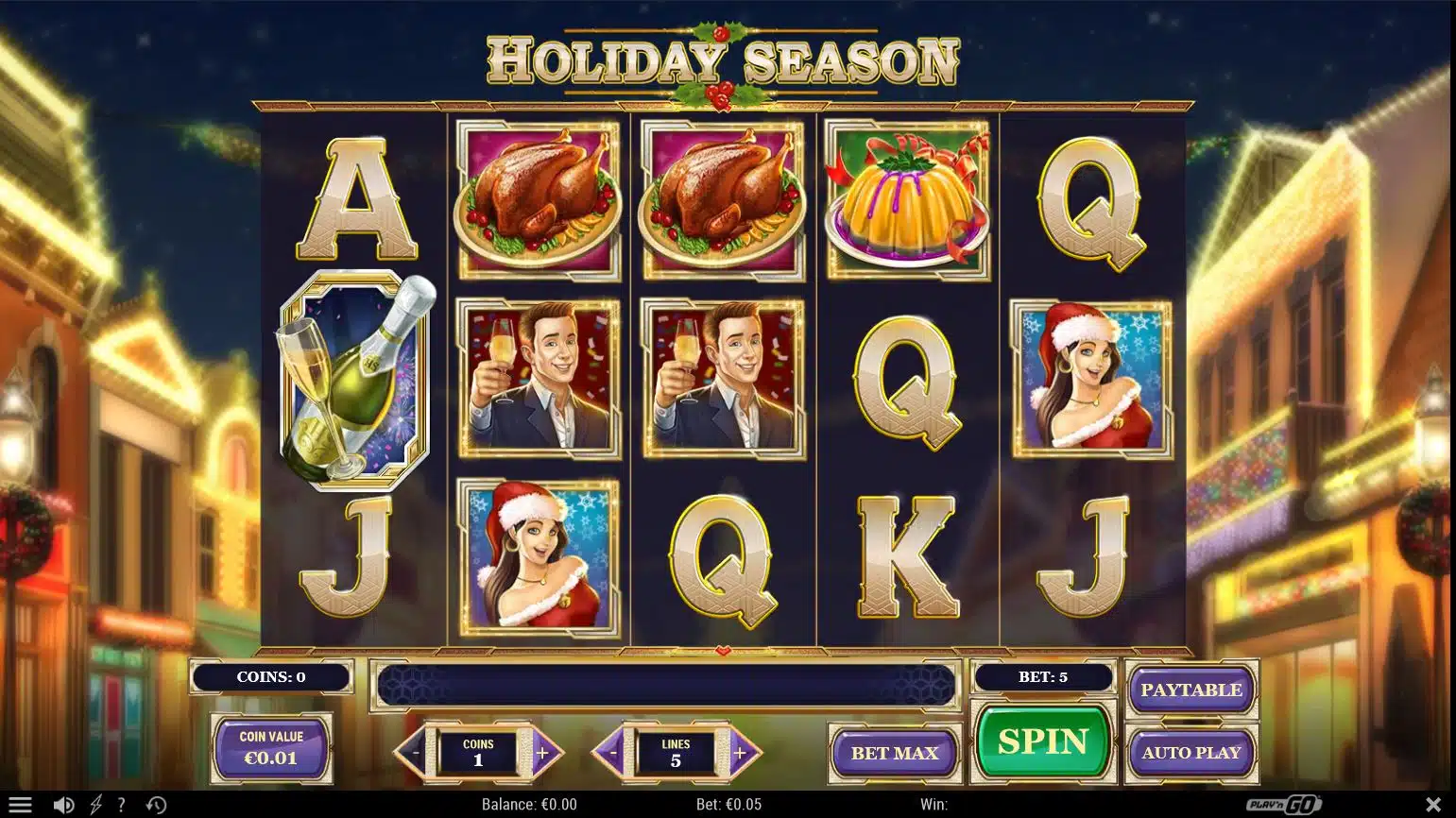
Task: Toggle the lightning bolt fast play
Action: [95, 805]
